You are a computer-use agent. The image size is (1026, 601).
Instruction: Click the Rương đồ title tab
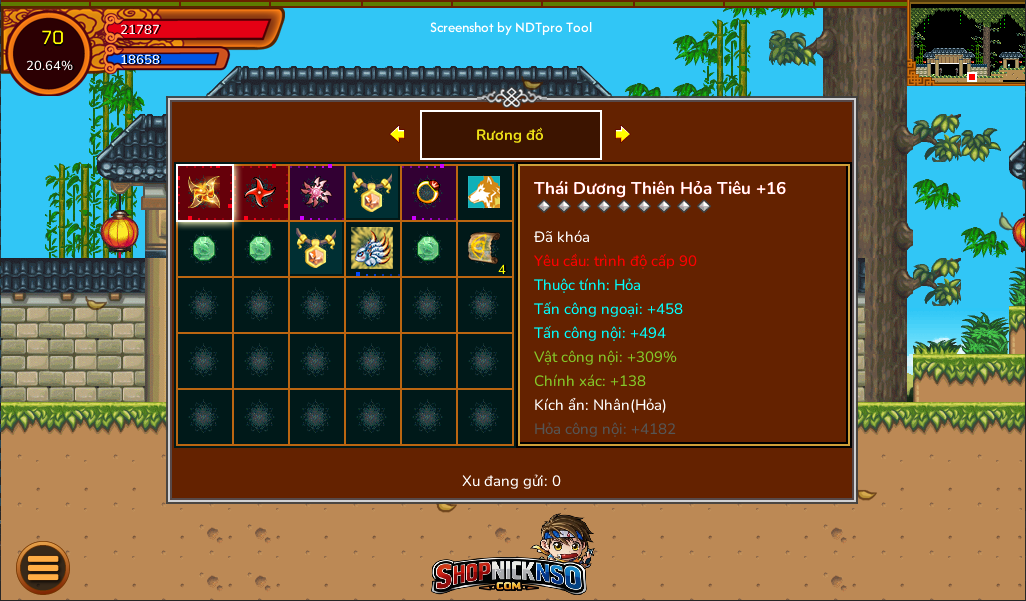(x=510, y=135)
